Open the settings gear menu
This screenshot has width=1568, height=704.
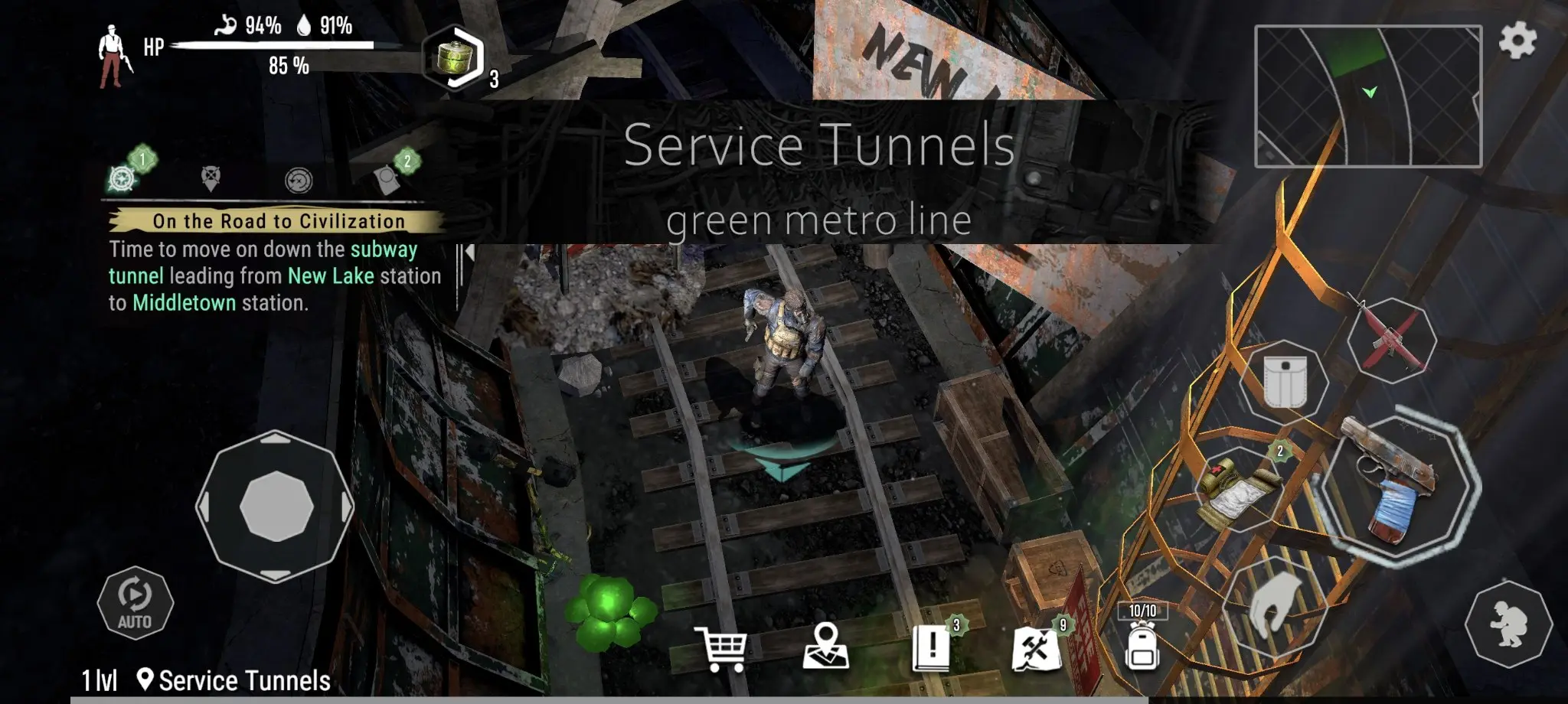pos(1517,40)
